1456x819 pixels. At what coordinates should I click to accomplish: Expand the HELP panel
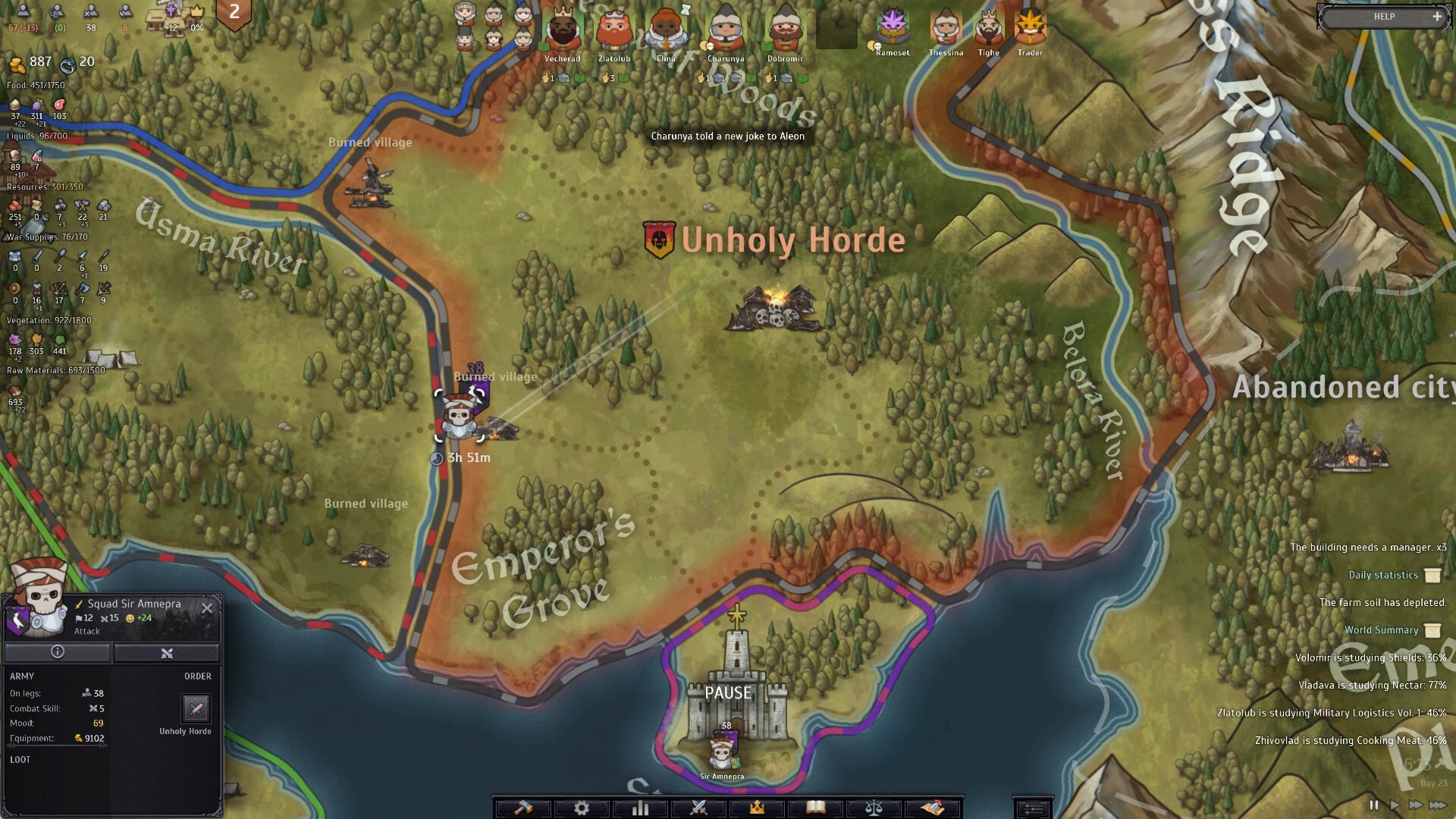point(1436,17)
